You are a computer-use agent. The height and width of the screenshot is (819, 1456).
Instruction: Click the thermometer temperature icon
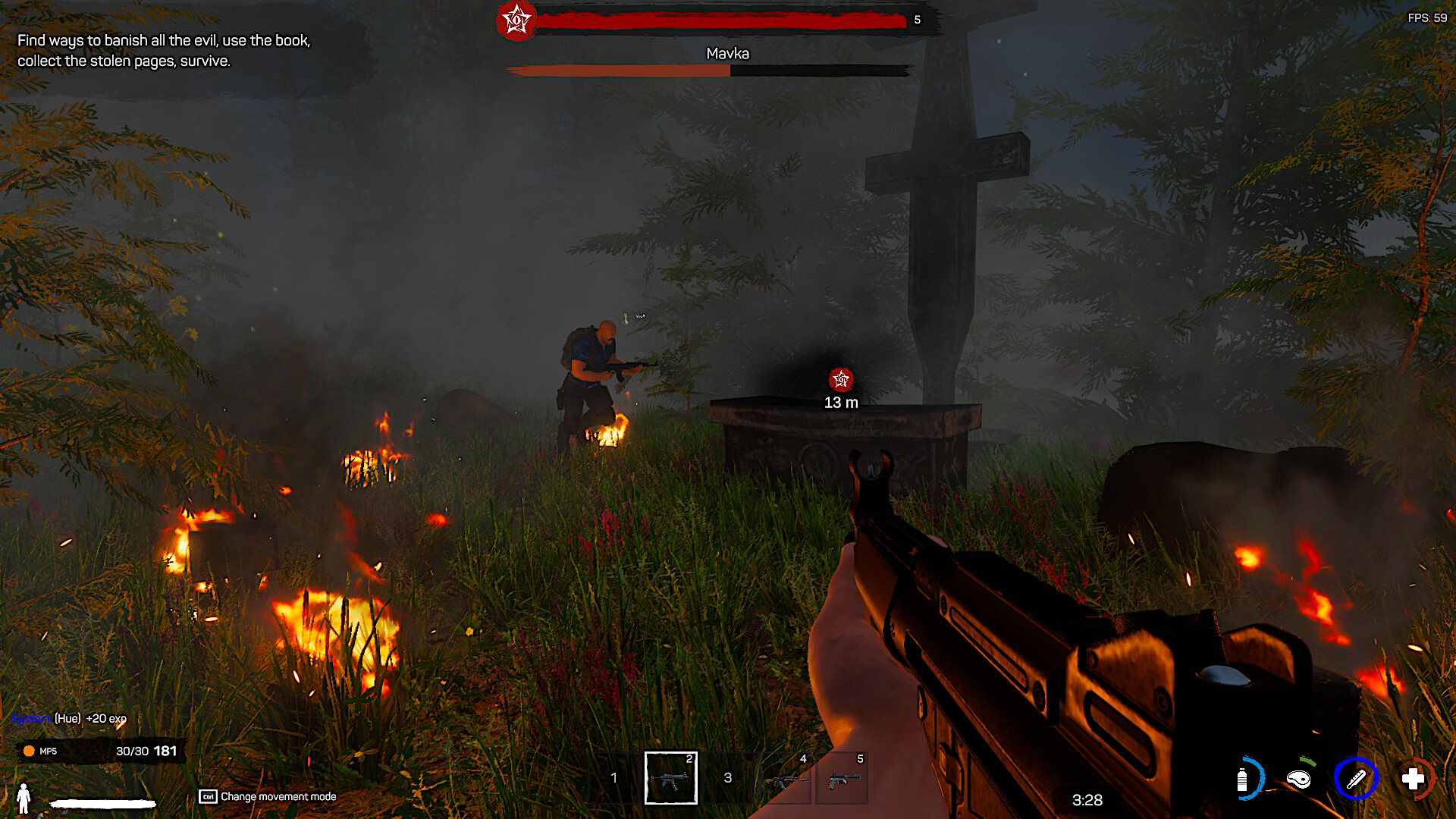1356,779
